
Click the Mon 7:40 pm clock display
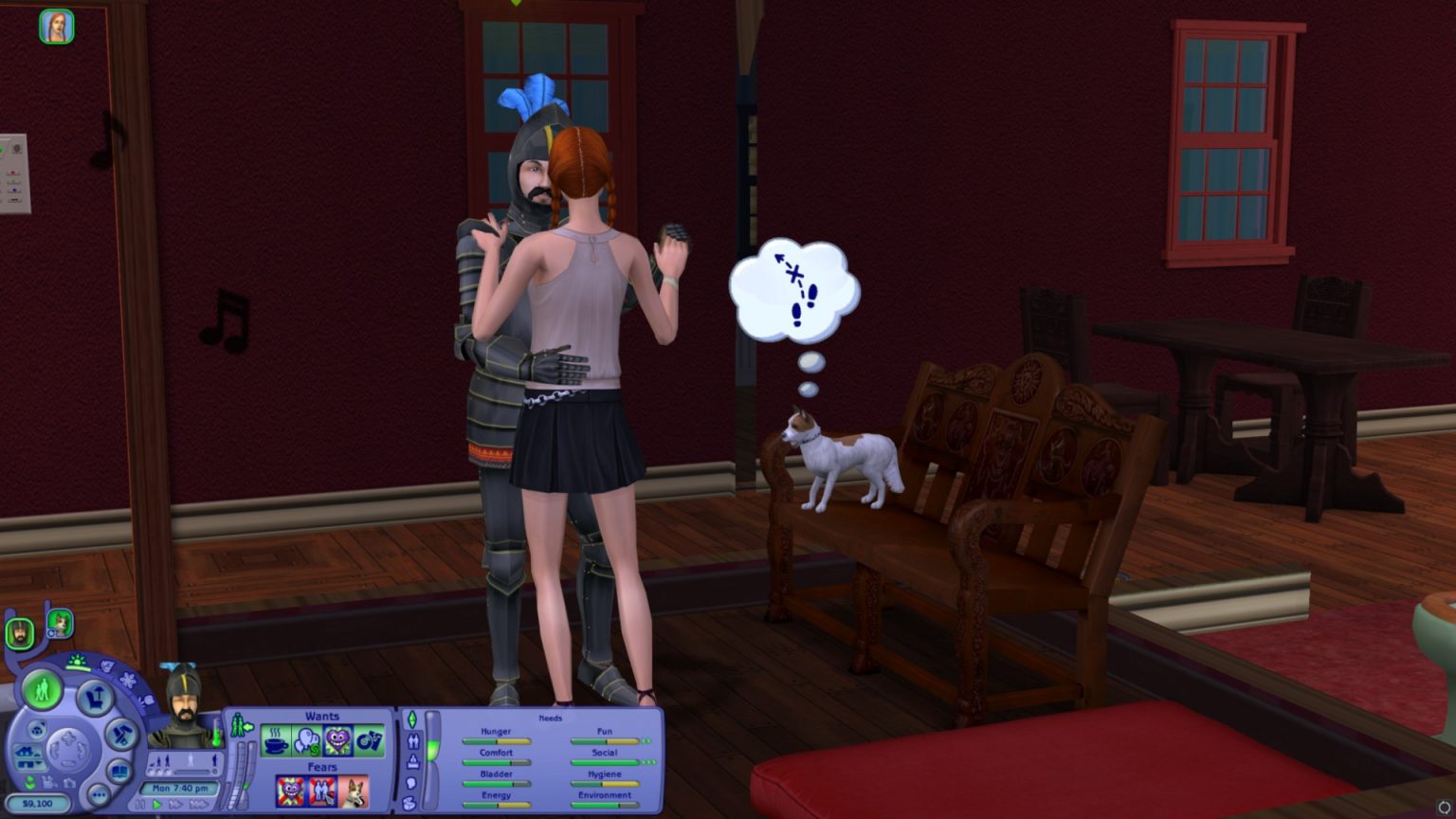coord(182,789)
